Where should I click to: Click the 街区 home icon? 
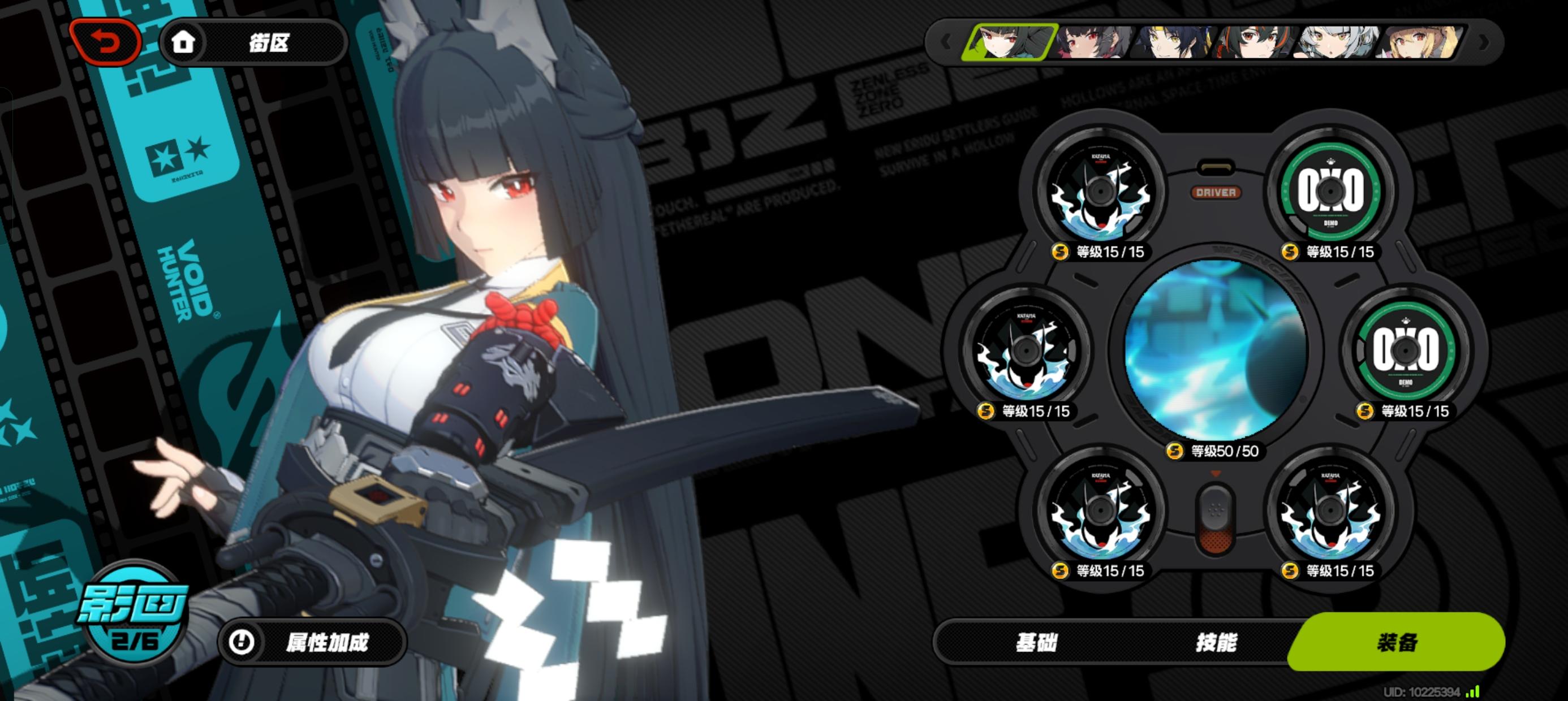(184, 42)
